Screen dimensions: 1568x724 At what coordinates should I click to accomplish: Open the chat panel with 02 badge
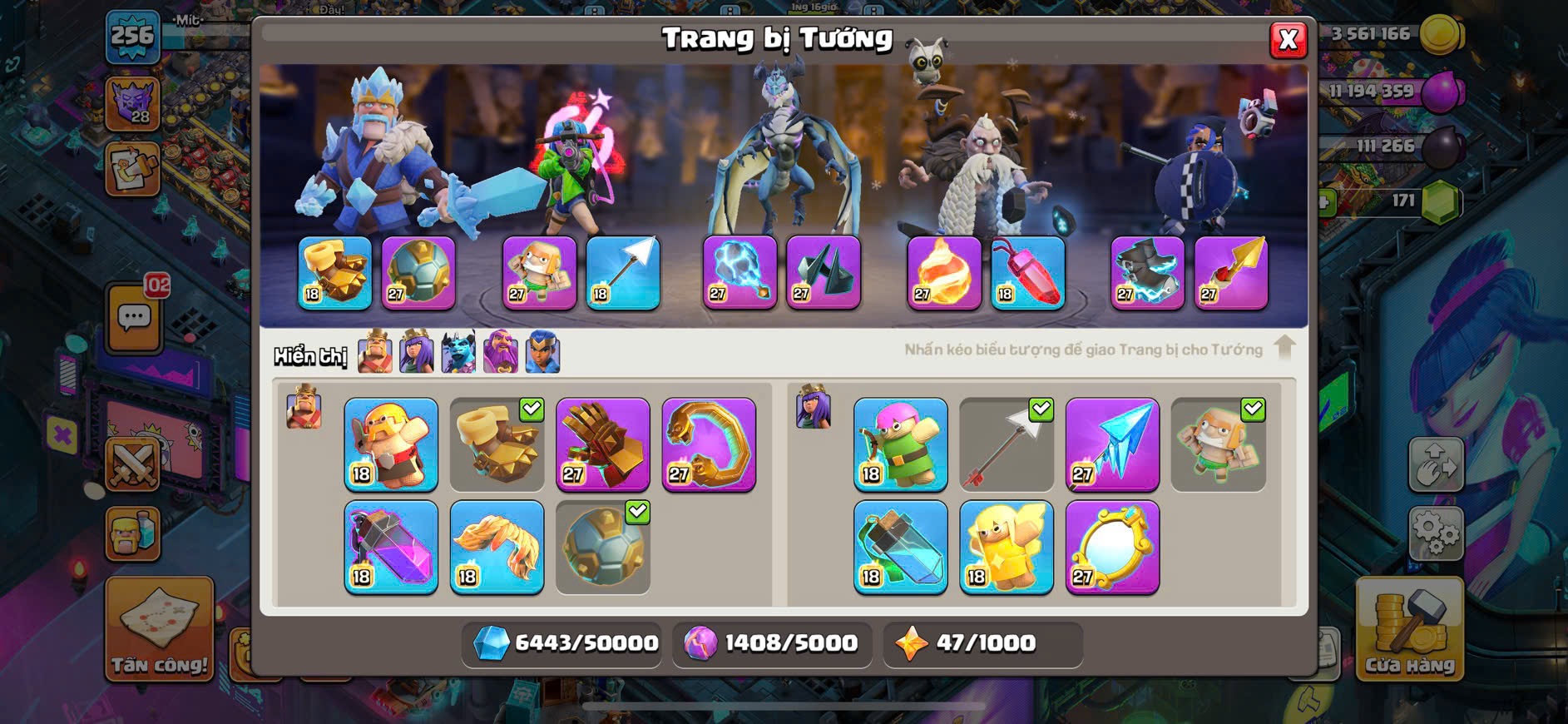coord(135,316)
